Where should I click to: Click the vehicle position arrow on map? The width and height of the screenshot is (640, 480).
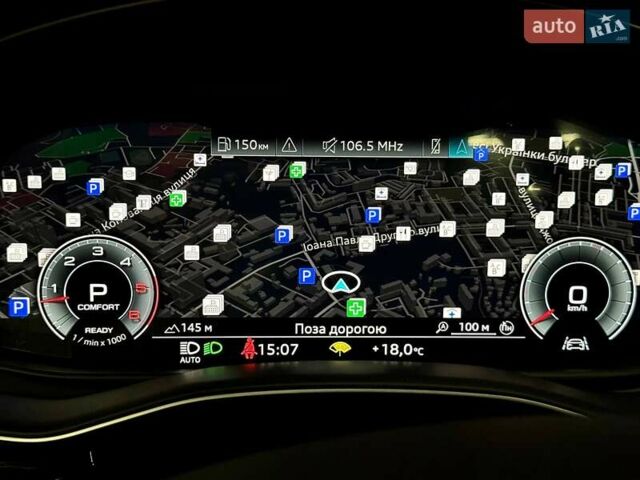341,282
